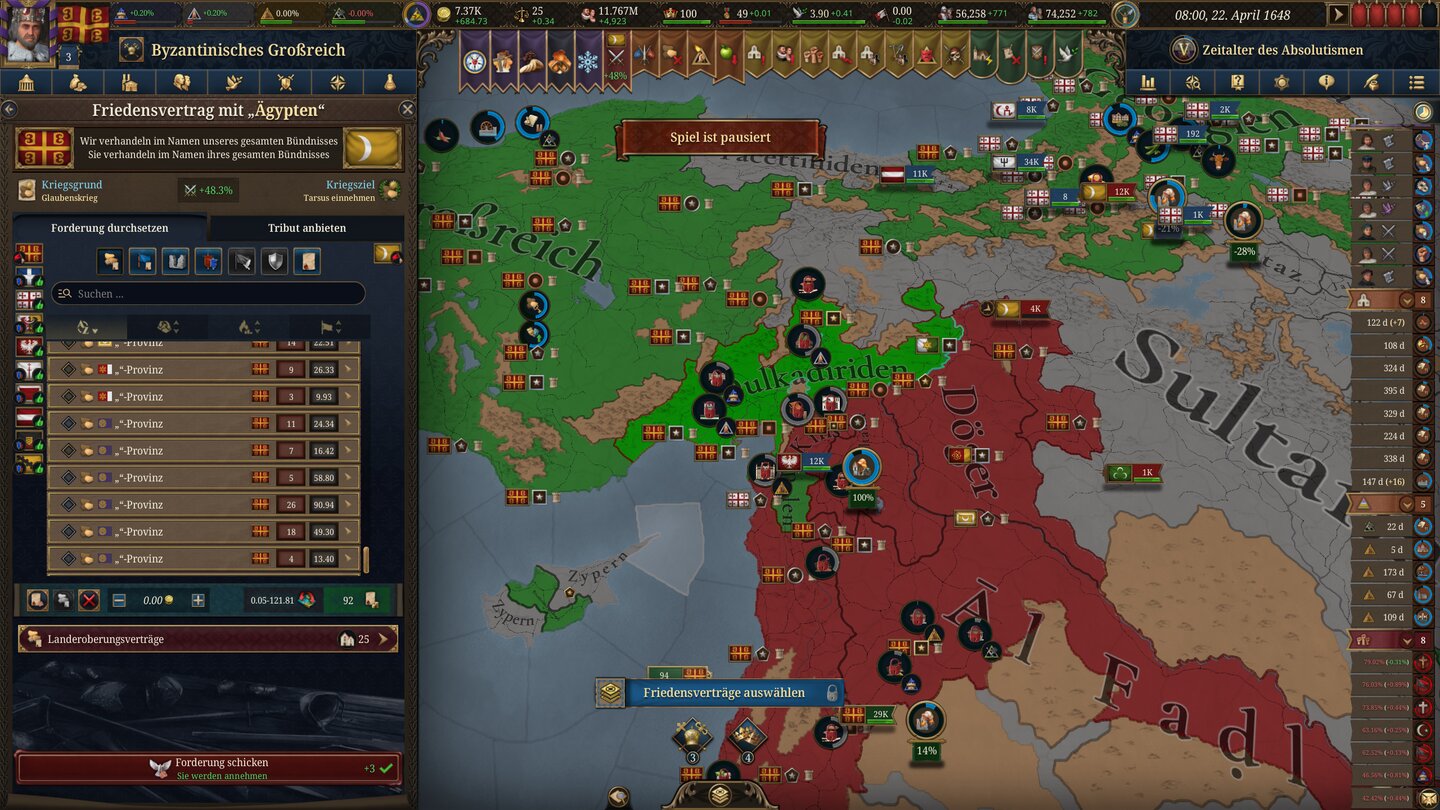This screenshot has height=810, width=1440.
Task: Open the Forderung durchsetzen tab
Action: click(110, 228)
